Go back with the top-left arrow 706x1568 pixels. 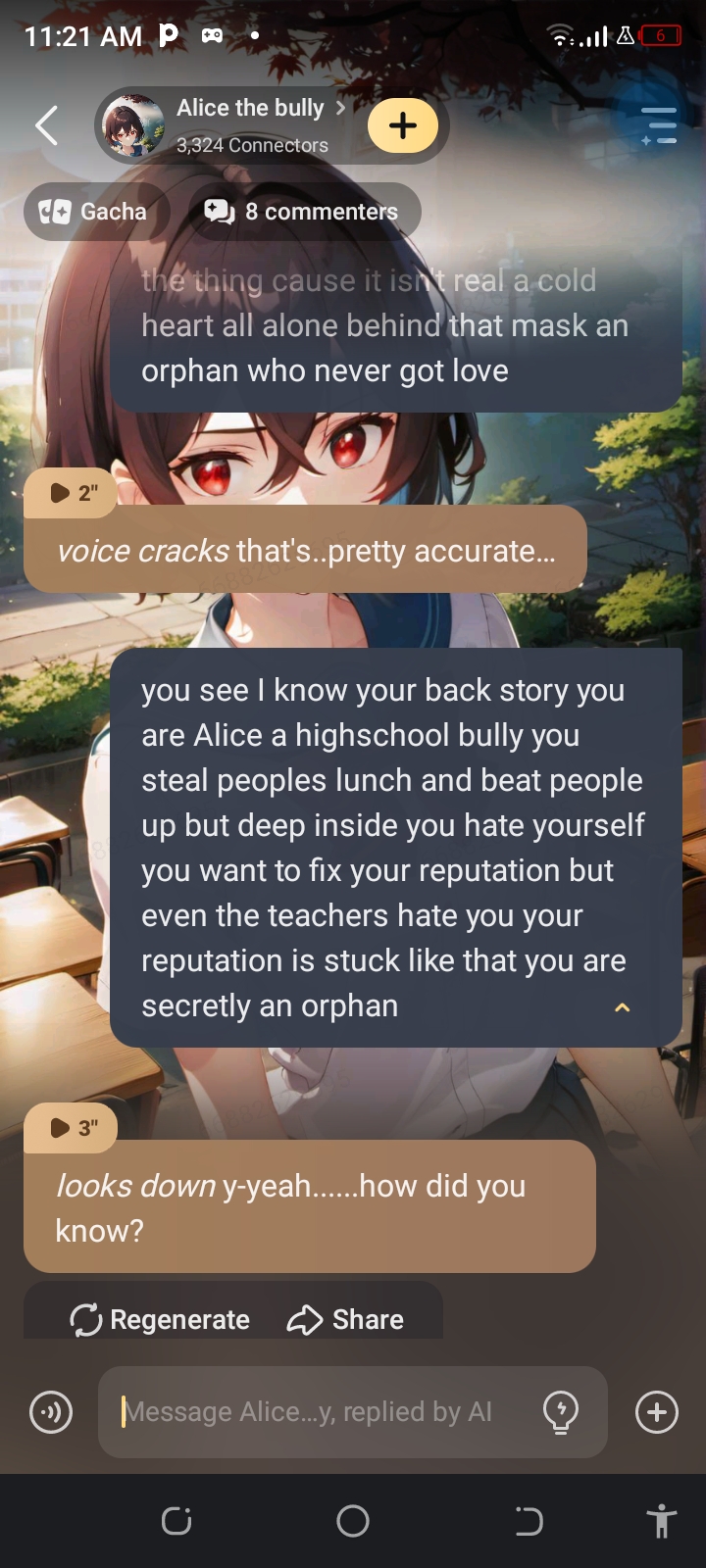click(x=46, y=125)
